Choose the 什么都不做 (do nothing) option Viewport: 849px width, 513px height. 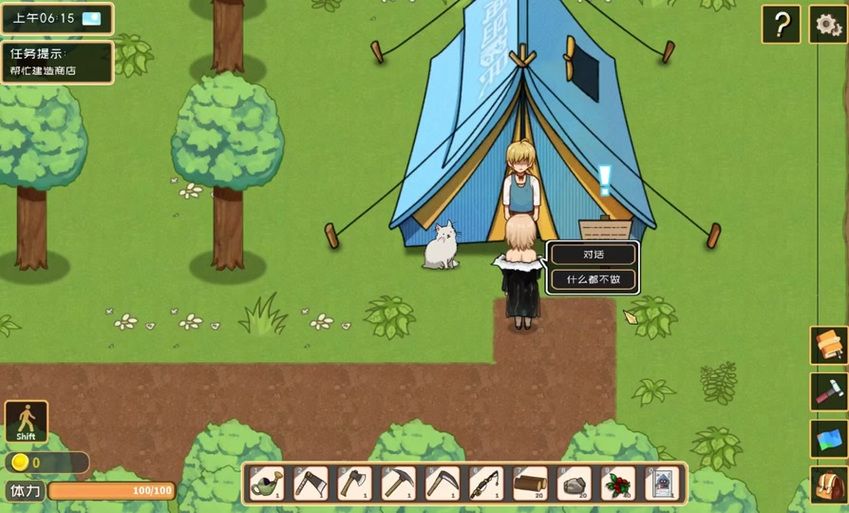click(x=593, y=280)
